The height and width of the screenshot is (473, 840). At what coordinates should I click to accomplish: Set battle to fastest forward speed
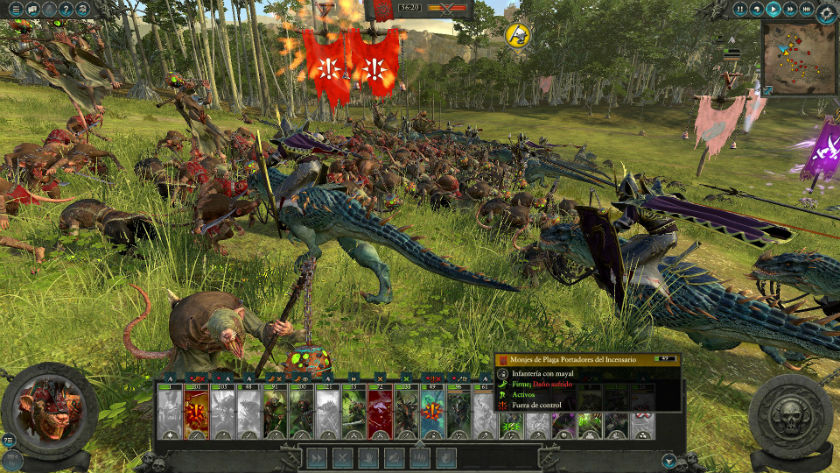click(x=805, y=9)
